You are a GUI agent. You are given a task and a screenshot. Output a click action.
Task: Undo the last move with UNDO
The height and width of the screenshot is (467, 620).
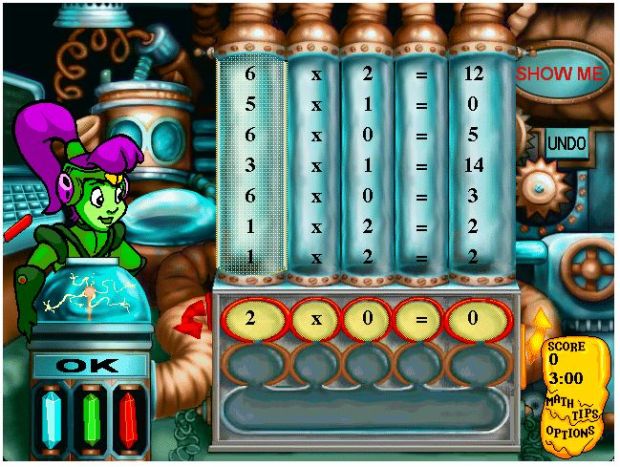pyautogui.click(x=566, y=144)
